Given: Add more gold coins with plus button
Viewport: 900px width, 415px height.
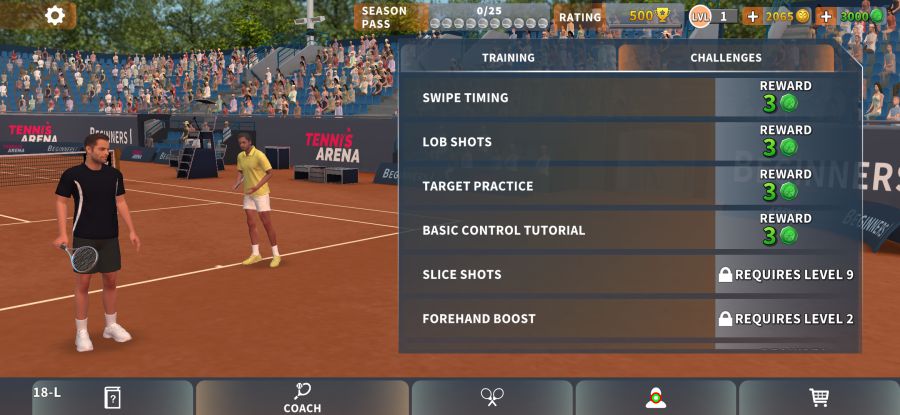Looking at the screenshot, I should 752,16.
